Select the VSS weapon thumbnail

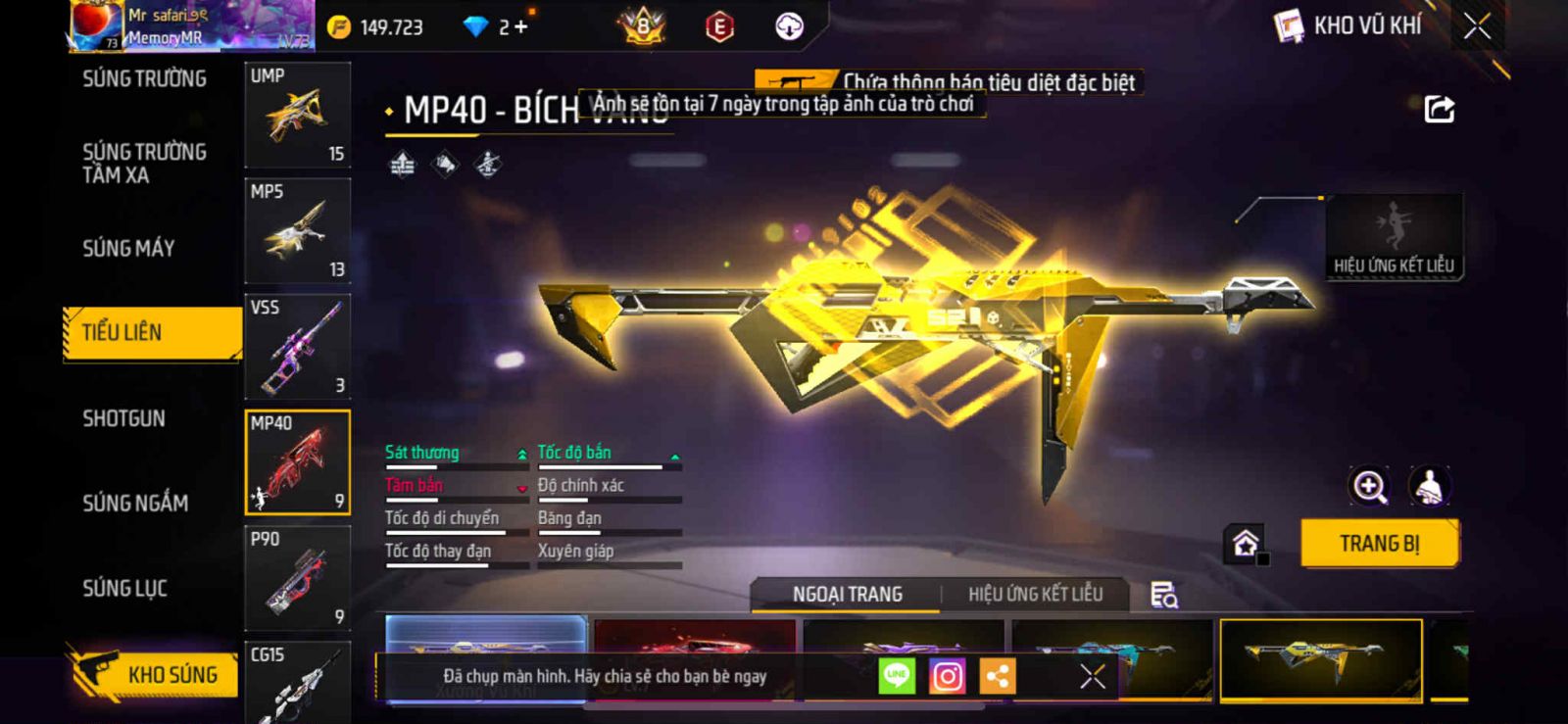297,347
